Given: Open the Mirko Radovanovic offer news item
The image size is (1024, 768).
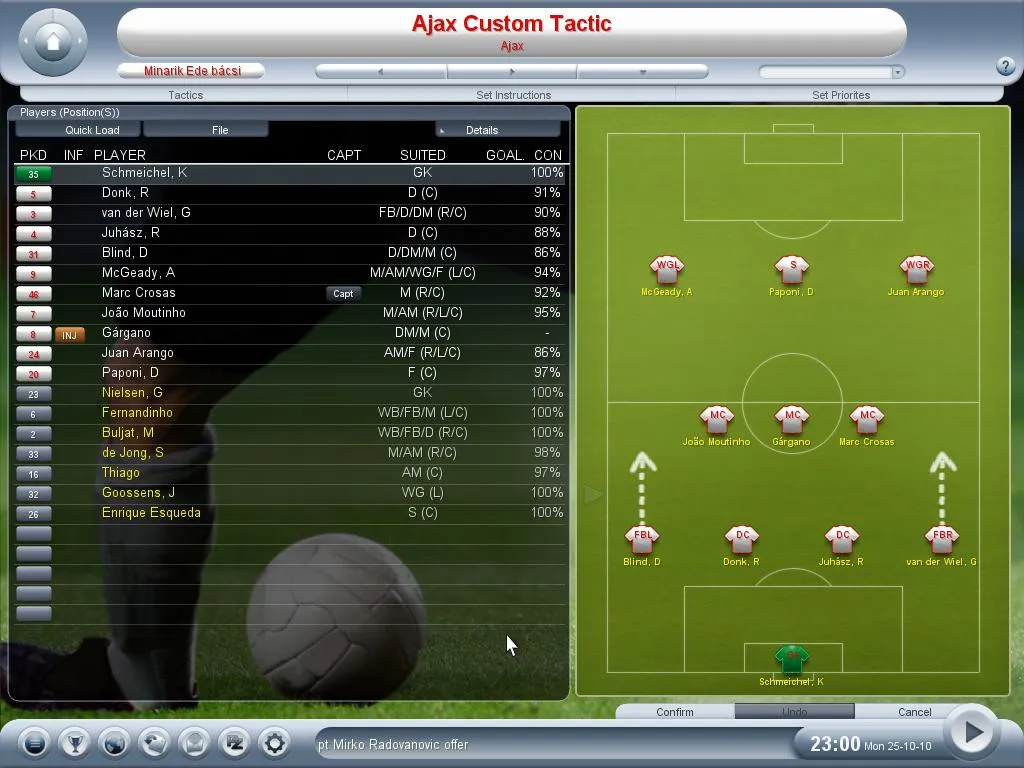Looking at the screenshot, I should 393,744.
